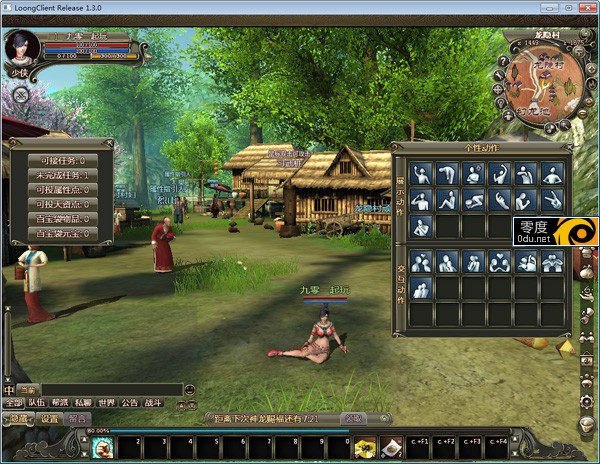Switch to the 队伍 chat tab
Viewport: 600px width, 464px height.
point(37,403)
